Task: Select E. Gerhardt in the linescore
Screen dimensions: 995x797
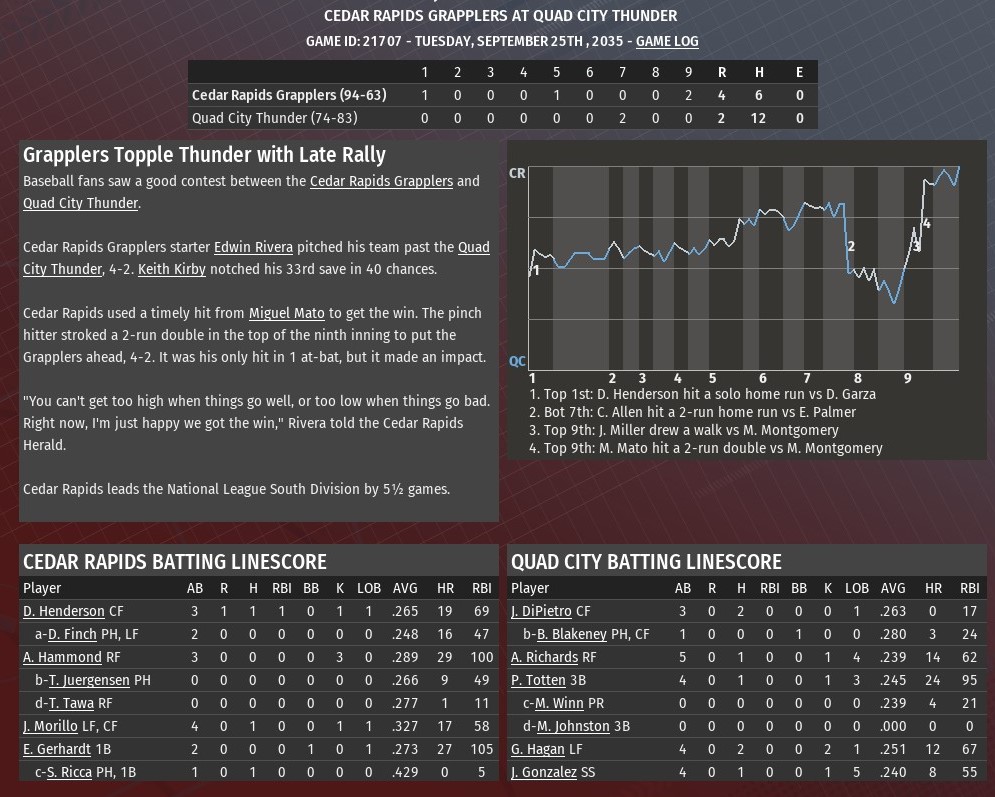Action: [x=59, y=749]
